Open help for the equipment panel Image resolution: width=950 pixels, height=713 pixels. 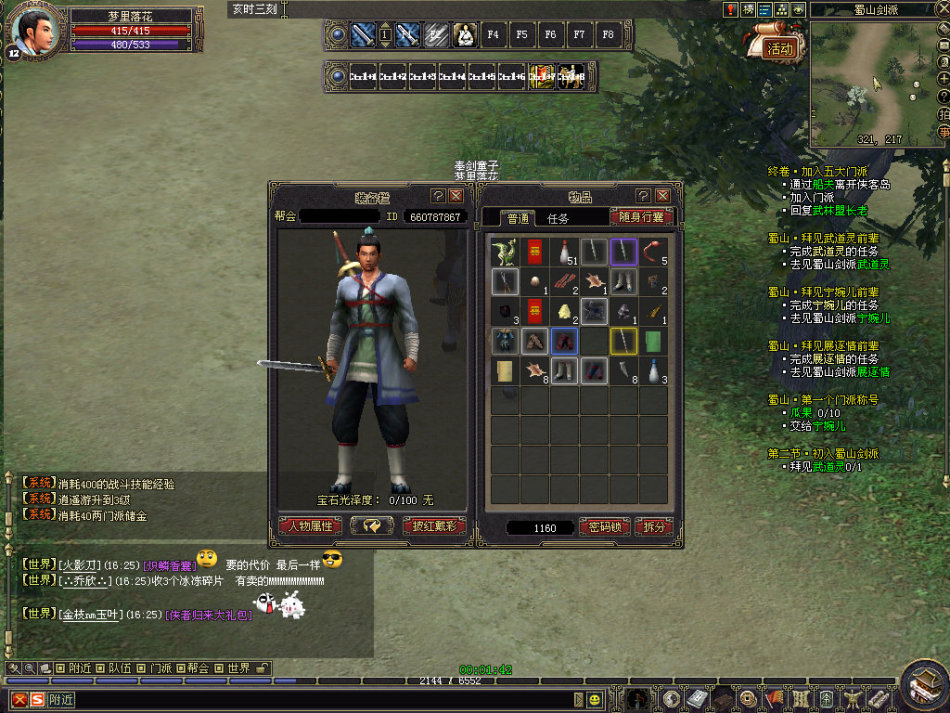pyautogui.click(x=438, y=196)
